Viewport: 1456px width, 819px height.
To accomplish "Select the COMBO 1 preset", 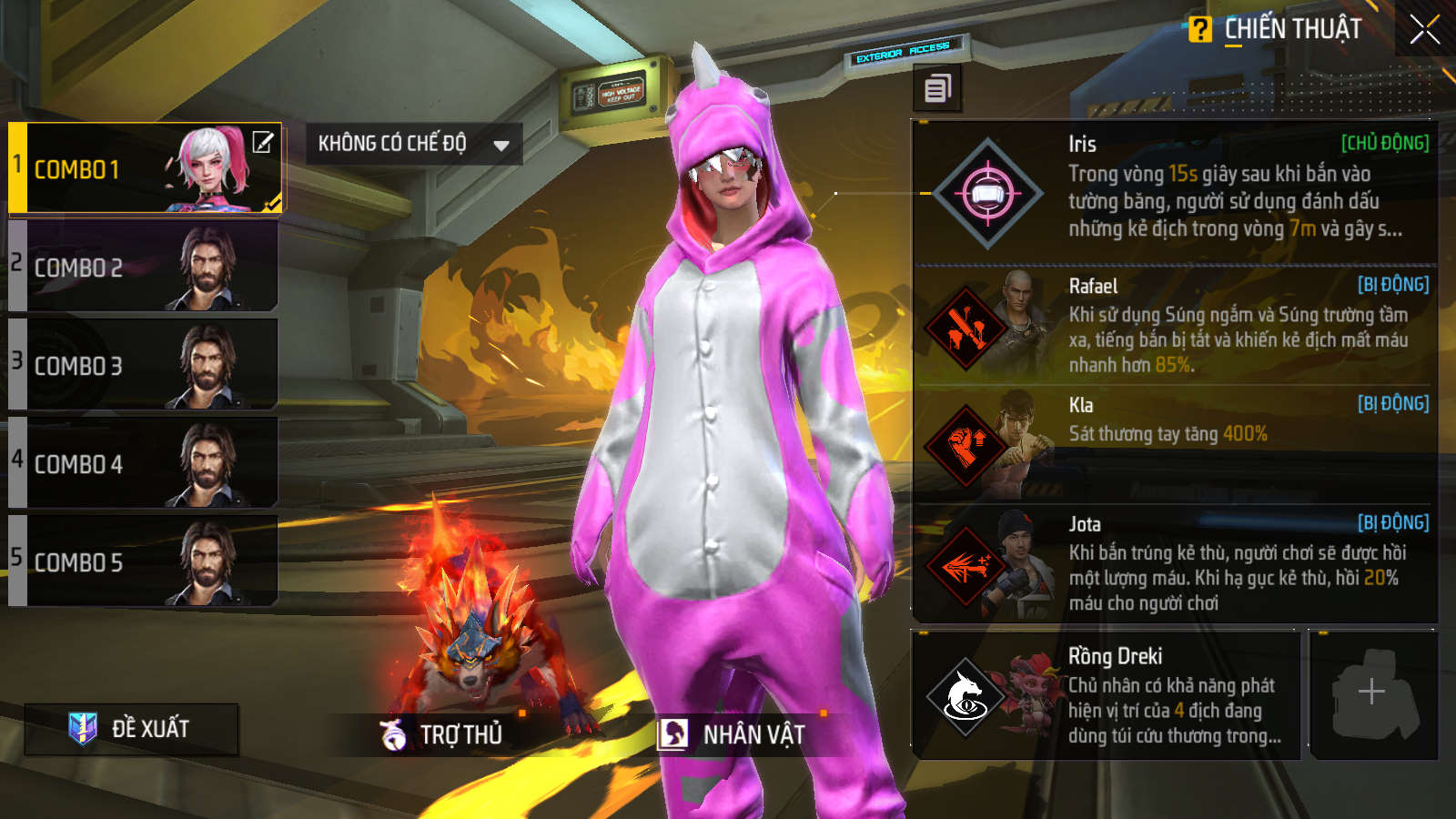I will (136, 169).
